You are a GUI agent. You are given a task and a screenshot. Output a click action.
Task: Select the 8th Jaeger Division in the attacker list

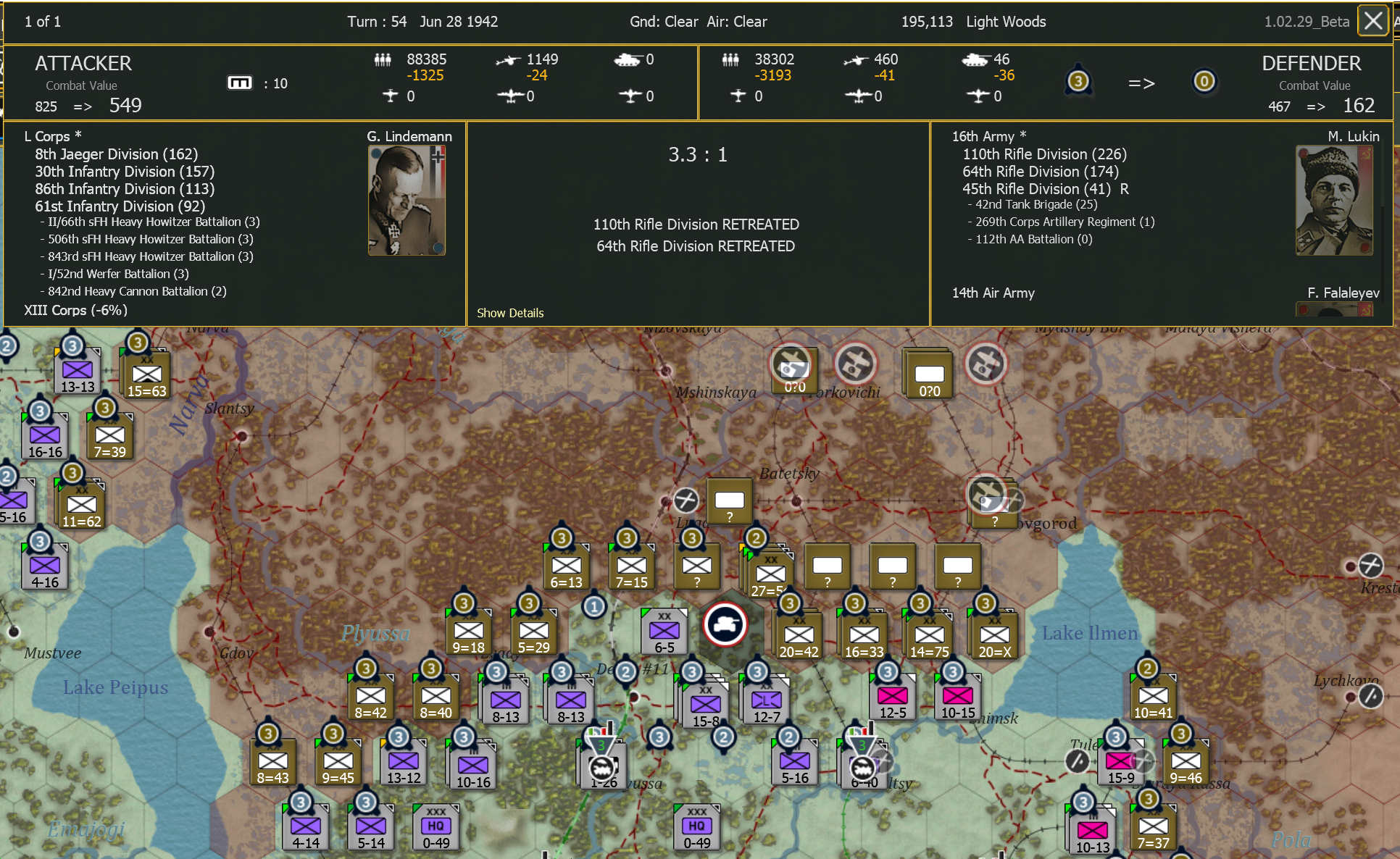pyautogui.click(x=116, y=154)
